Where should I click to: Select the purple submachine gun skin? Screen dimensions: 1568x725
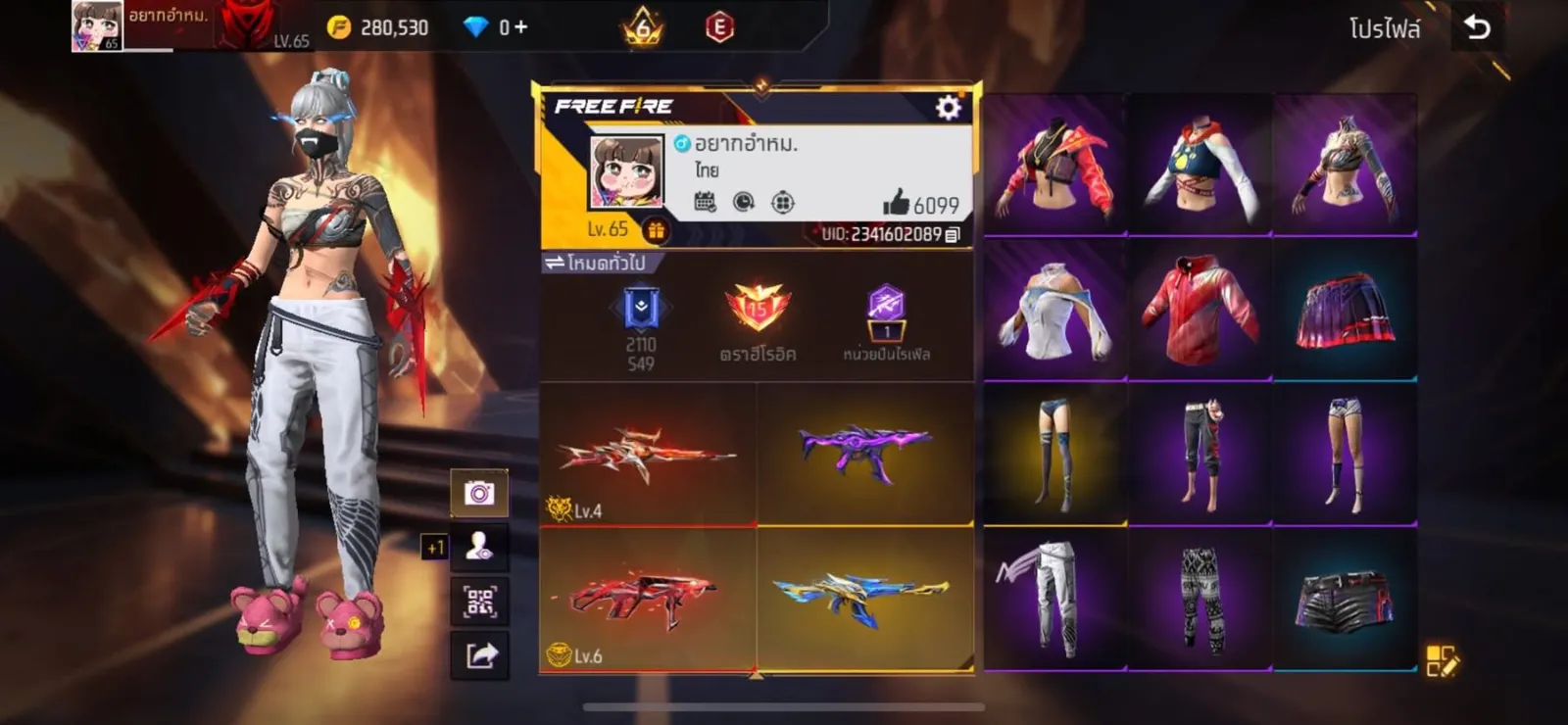coord(864,451)
